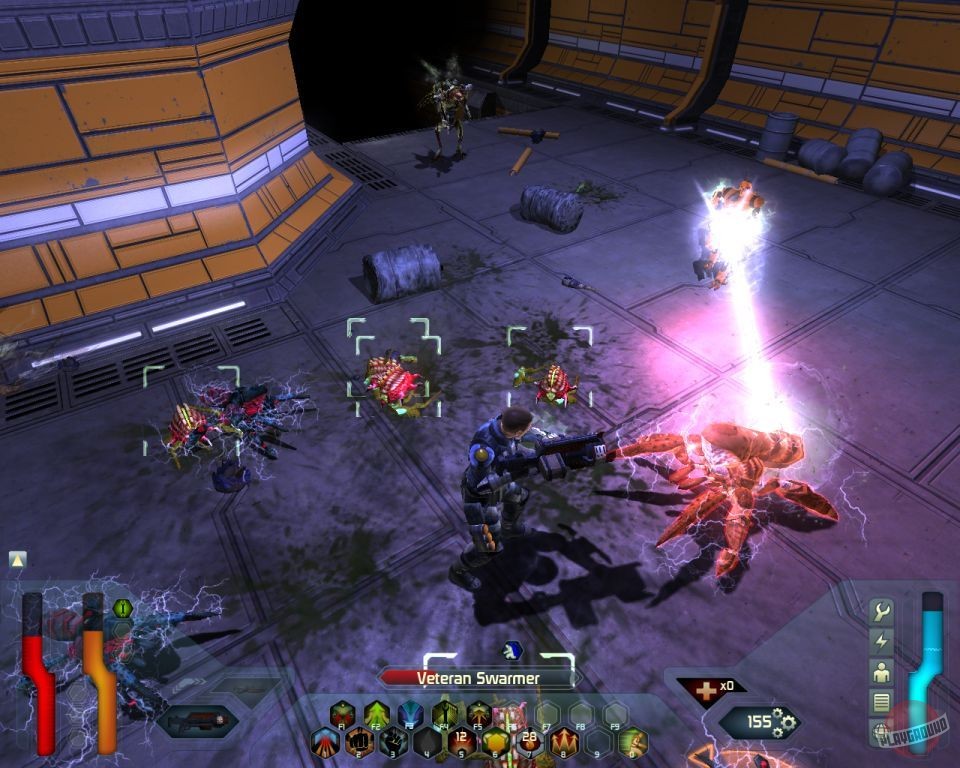Open the wrench menu button
The height and width of the screenshot is (768, 960).
pos(881,611)
